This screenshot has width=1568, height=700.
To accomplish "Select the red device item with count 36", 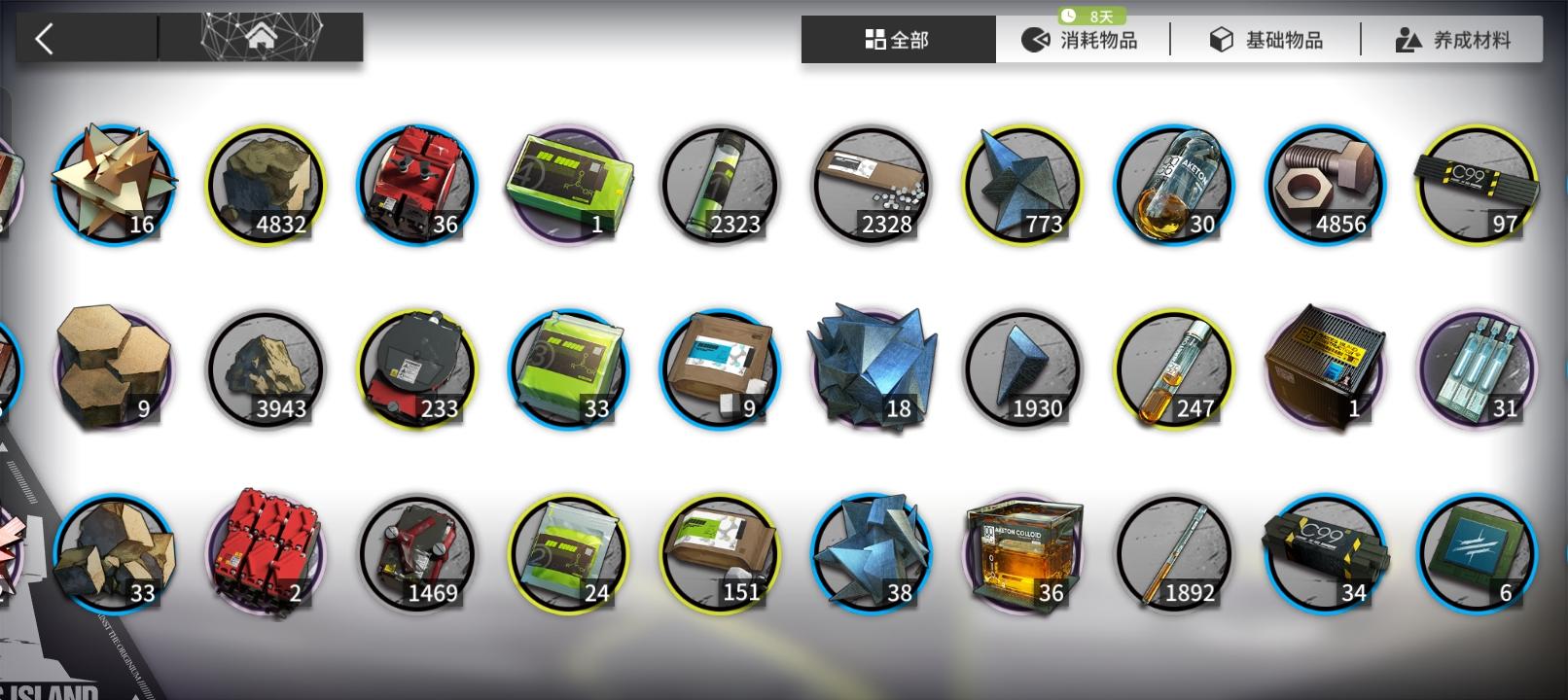I will [x=416, y=185].
